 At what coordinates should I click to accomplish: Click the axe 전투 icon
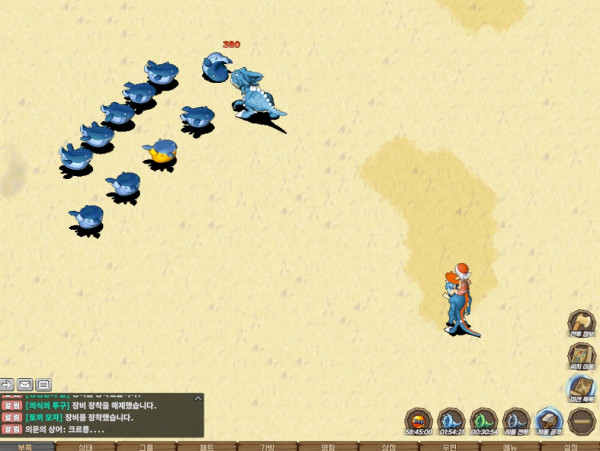tap(581, 324)
